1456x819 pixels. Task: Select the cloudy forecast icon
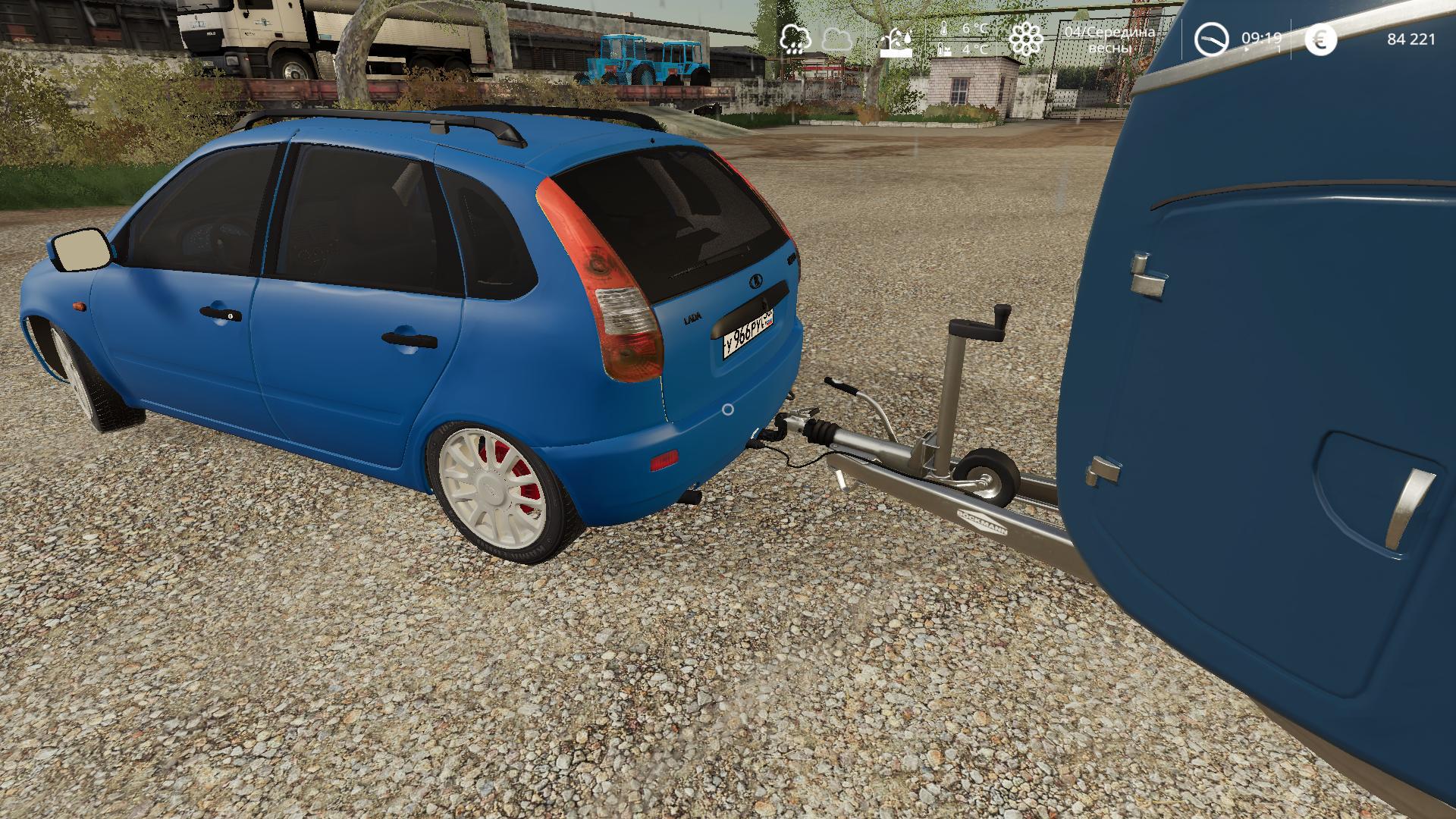835,38
